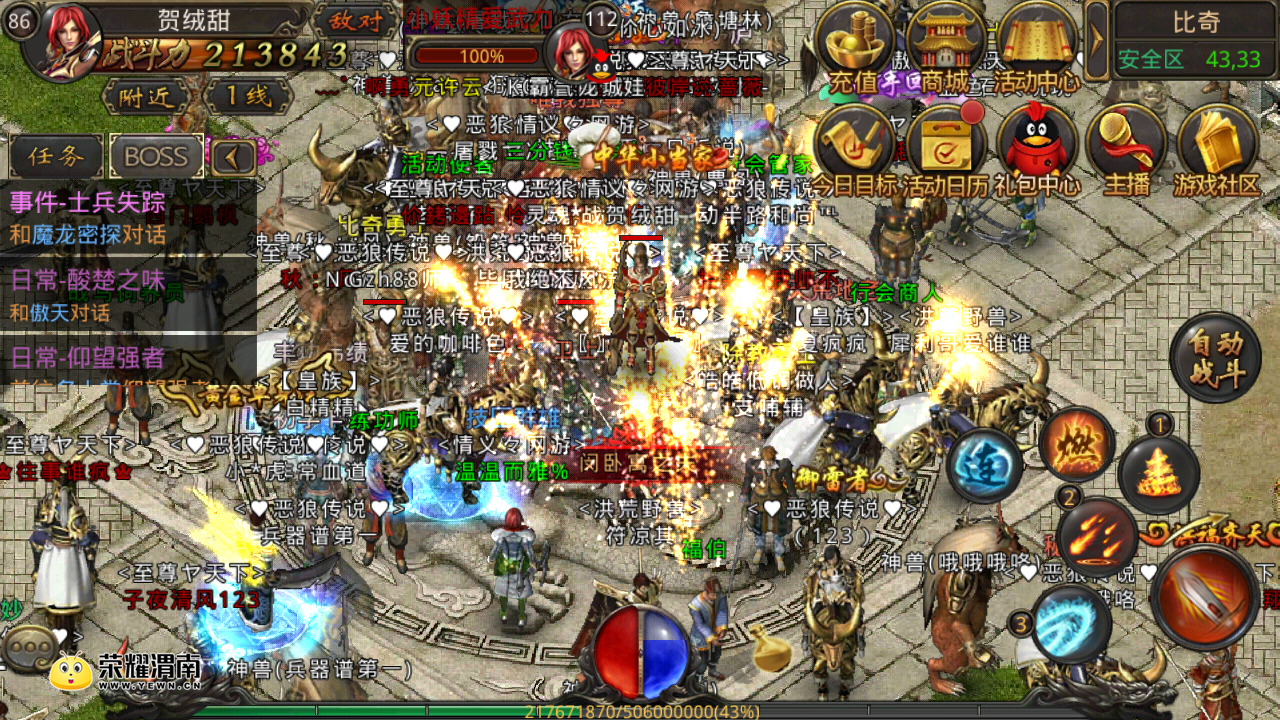Open the chat bubble button
This screenshot has height=720, width=1280.
pos(28,648)
